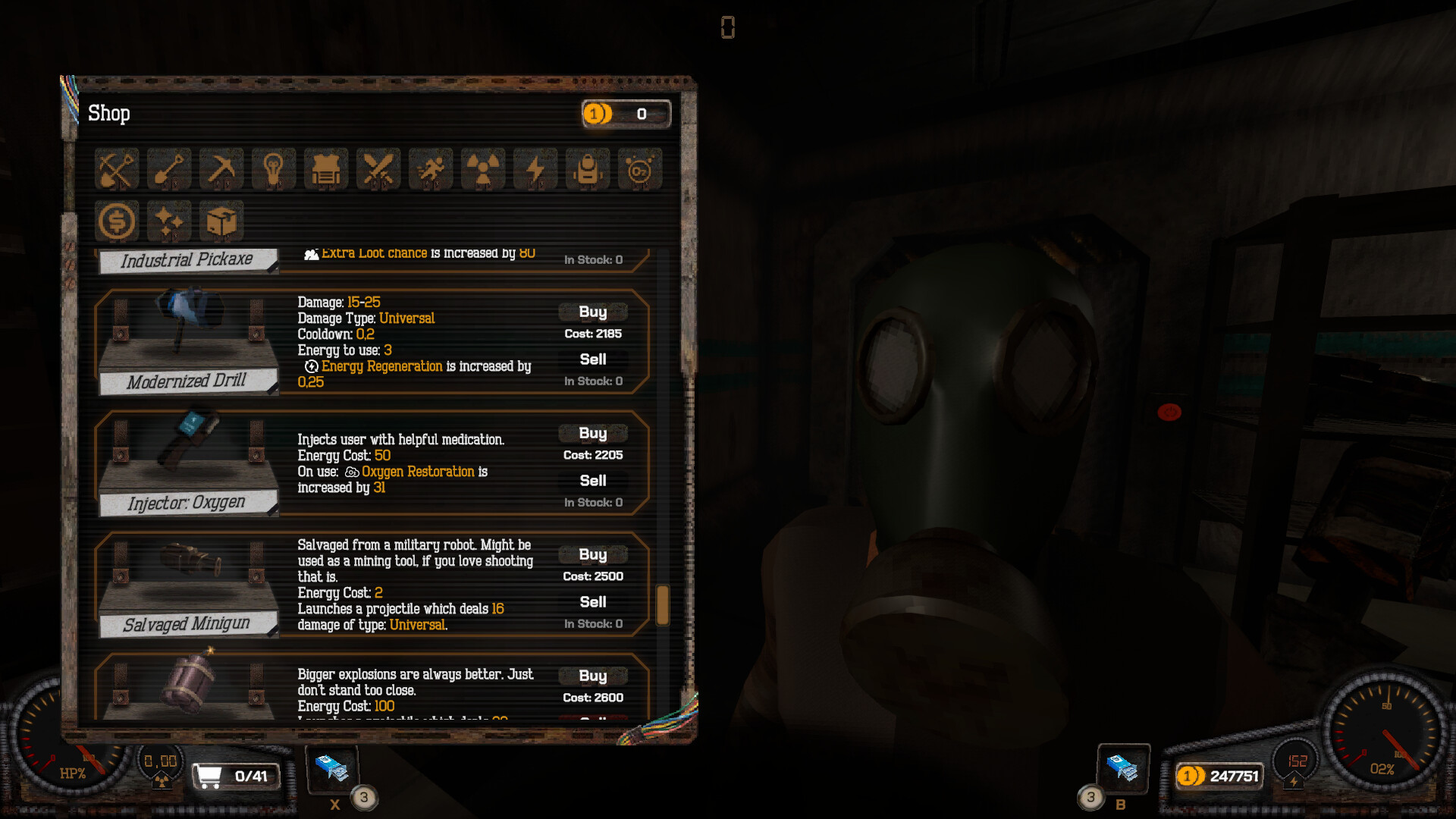Sell the Salvaged Minigun
The image size is (1456, 819).
point(594,601)
